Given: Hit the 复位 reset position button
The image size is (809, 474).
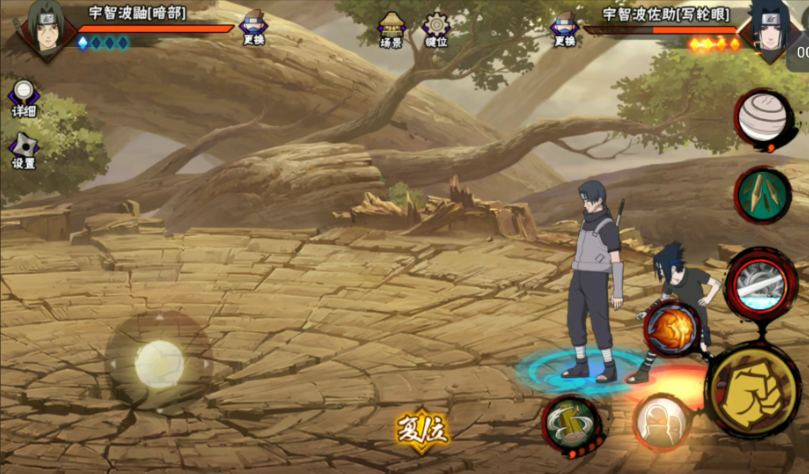Looking at the screenshot, I should (421, 432).
